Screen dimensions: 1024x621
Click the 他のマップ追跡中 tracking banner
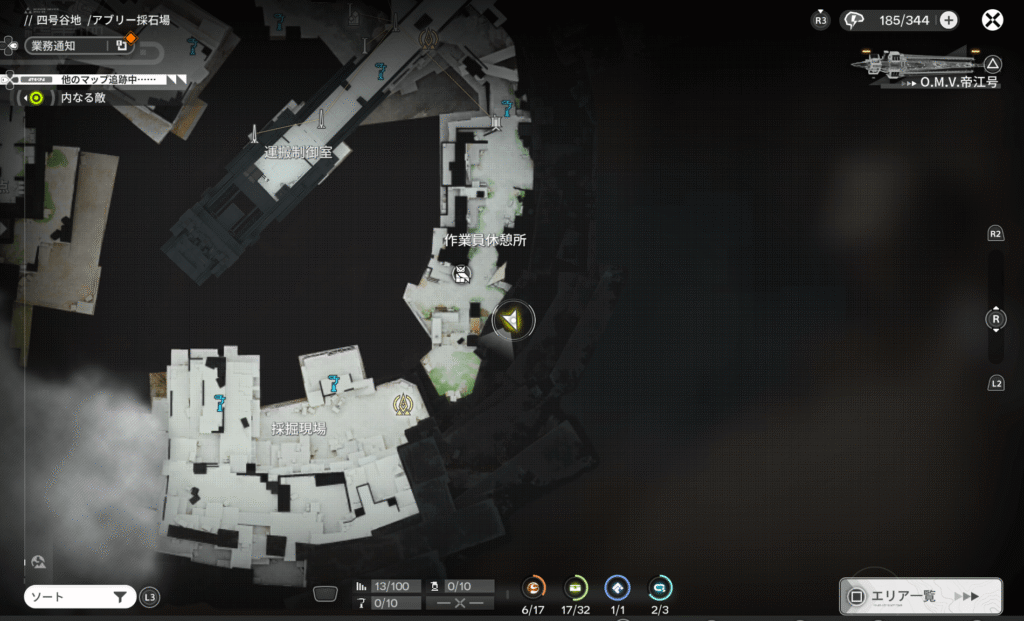click(x=100, y=78)
